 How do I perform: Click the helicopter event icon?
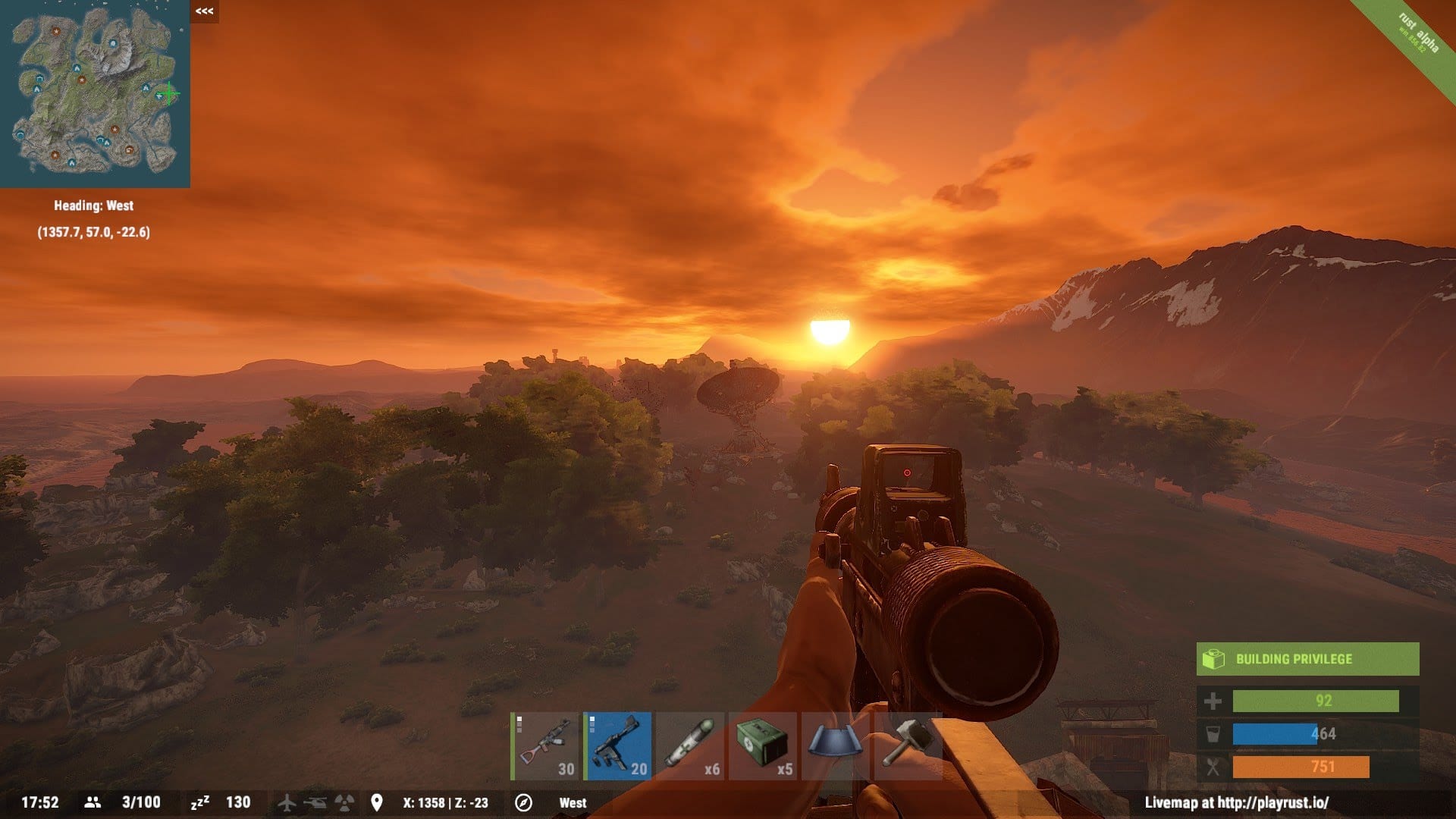(x=315, y=802)
